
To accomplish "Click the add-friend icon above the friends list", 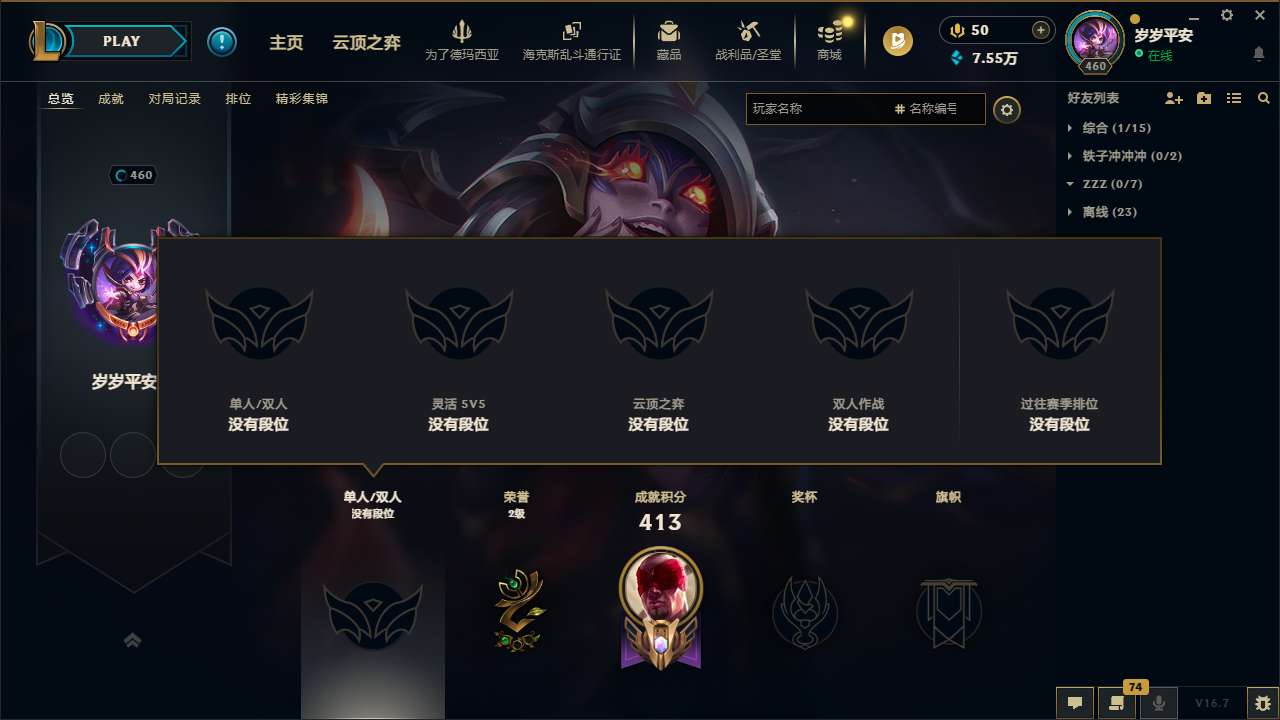I will [x=1173, y=98].
